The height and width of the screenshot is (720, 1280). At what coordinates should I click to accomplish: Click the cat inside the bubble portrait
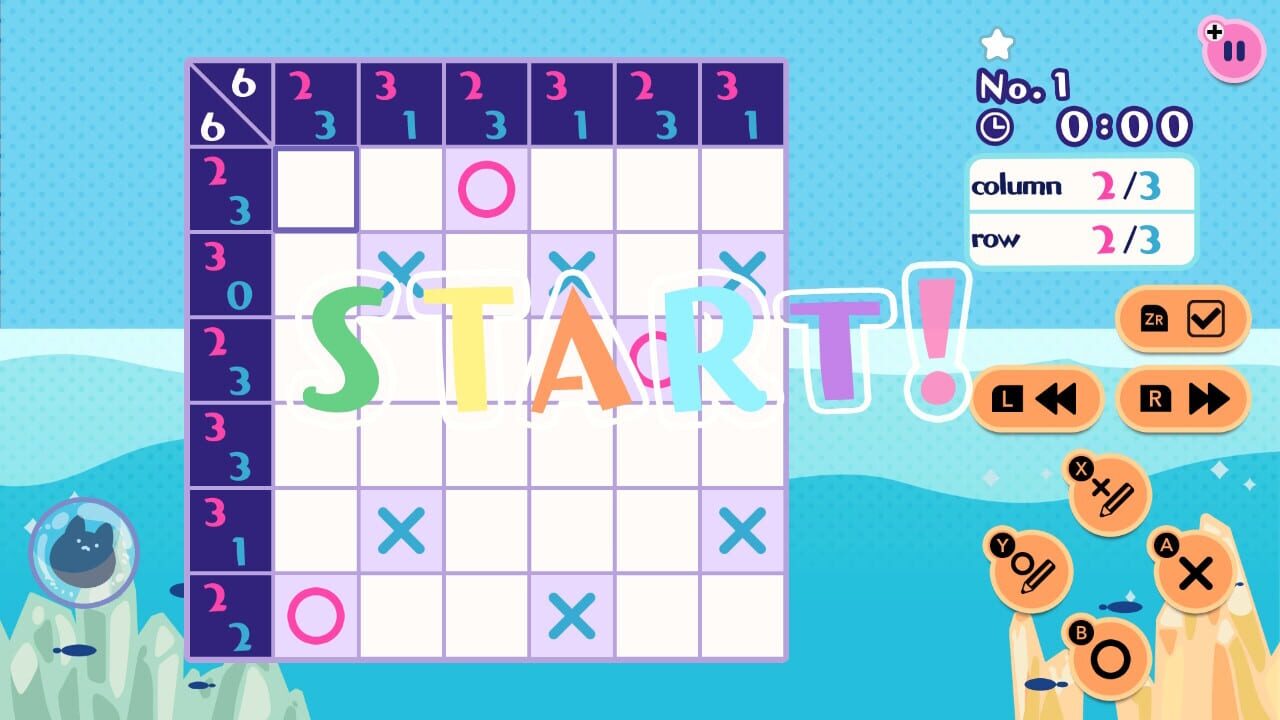(84, 548)
